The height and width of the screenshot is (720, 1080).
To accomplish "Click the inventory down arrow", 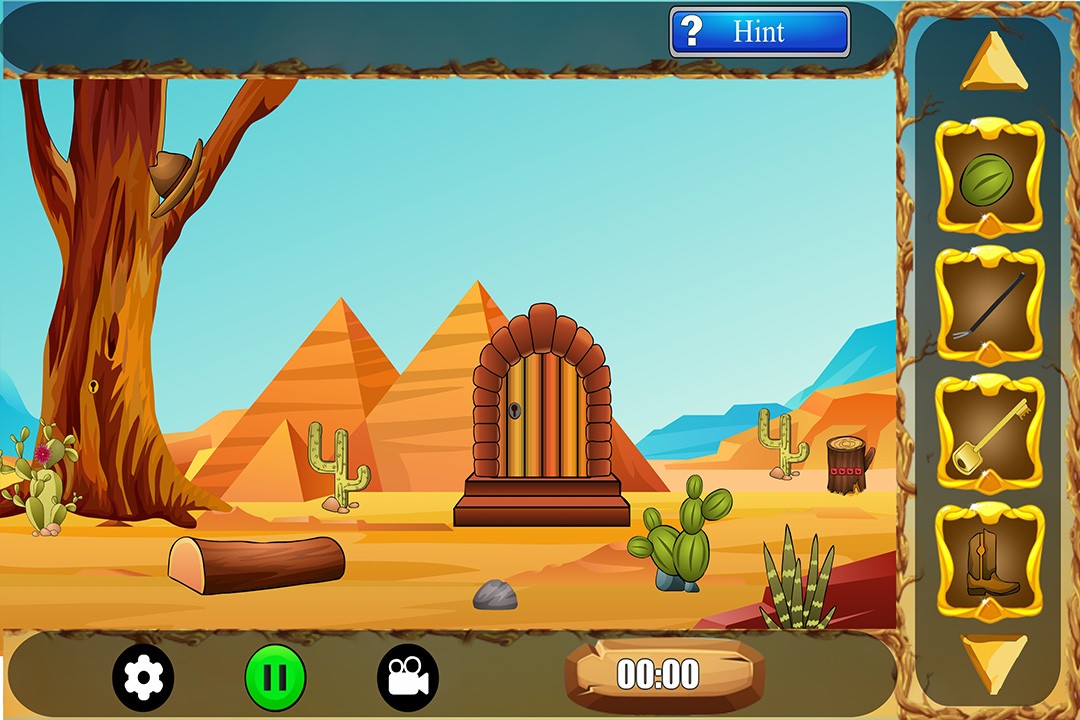I will click(x=993, y=660).
